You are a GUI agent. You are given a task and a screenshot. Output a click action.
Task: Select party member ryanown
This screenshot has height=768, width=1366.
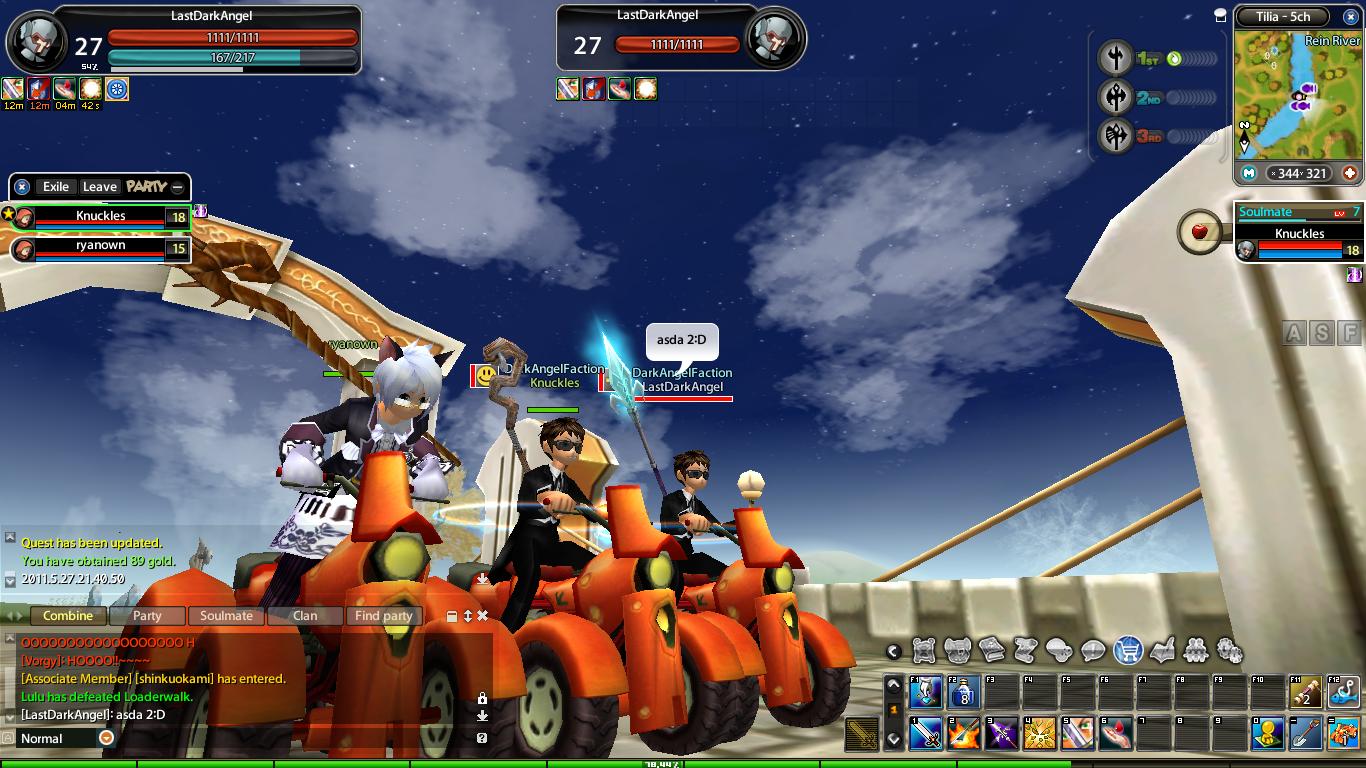[100, 248]
